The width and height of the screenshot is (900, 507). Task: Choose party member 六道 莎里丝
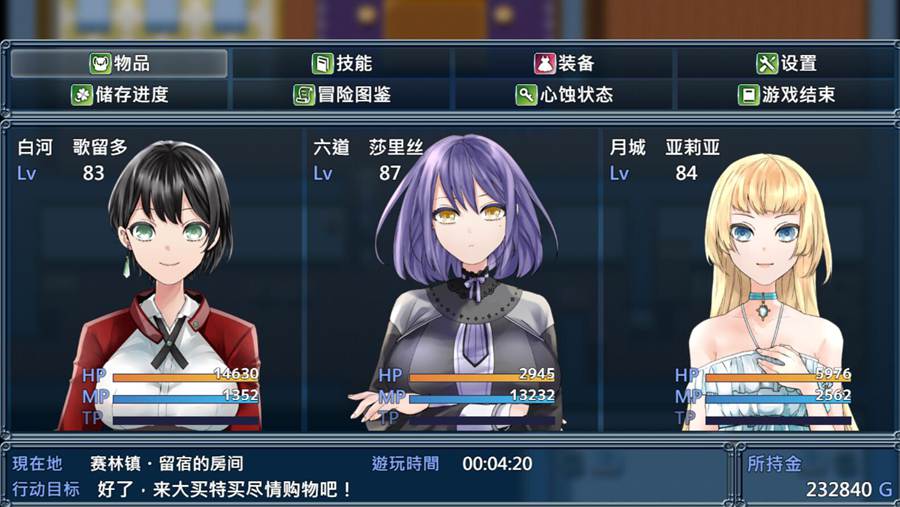tap(450, 280)
